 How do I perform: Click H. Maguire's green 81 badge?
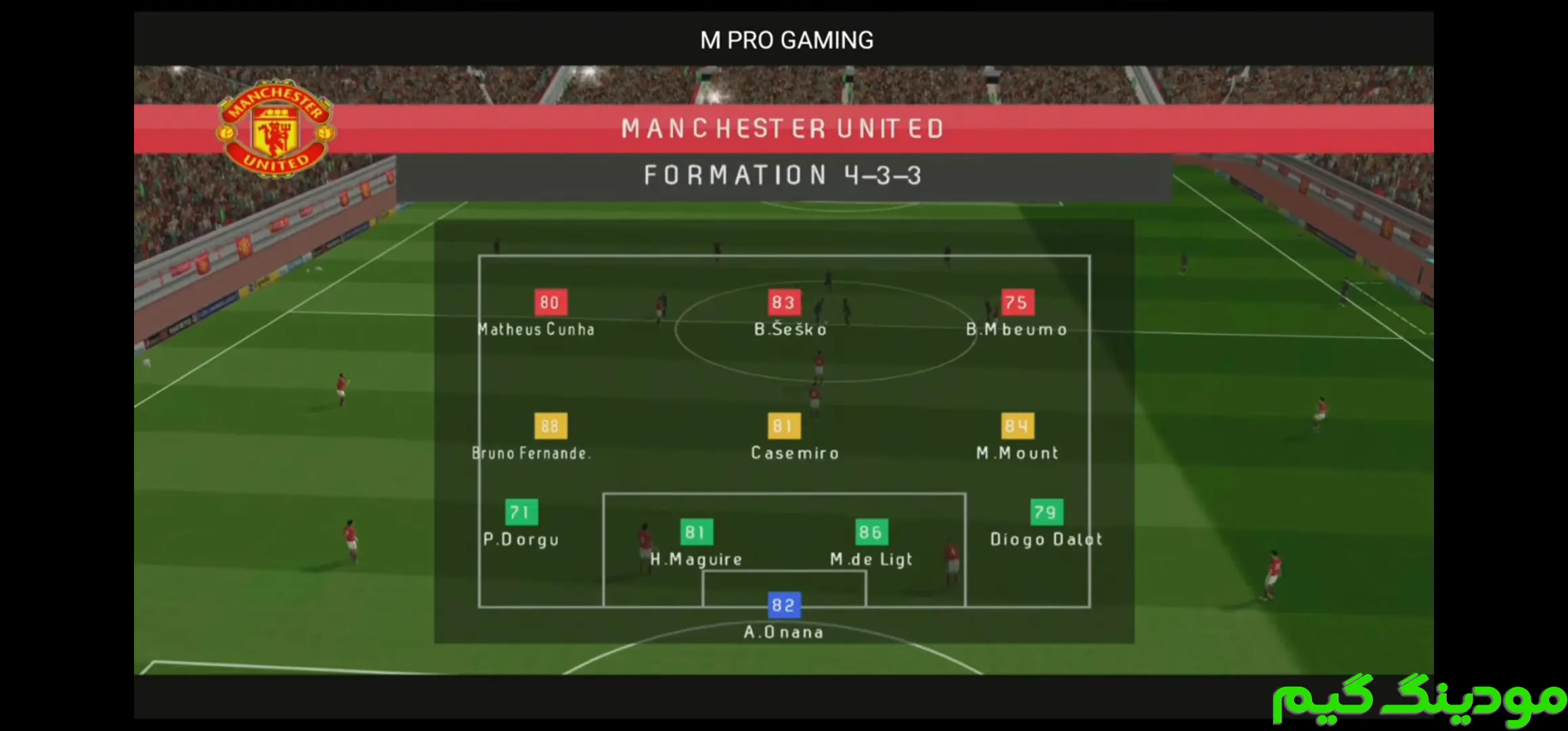(696, 533)
